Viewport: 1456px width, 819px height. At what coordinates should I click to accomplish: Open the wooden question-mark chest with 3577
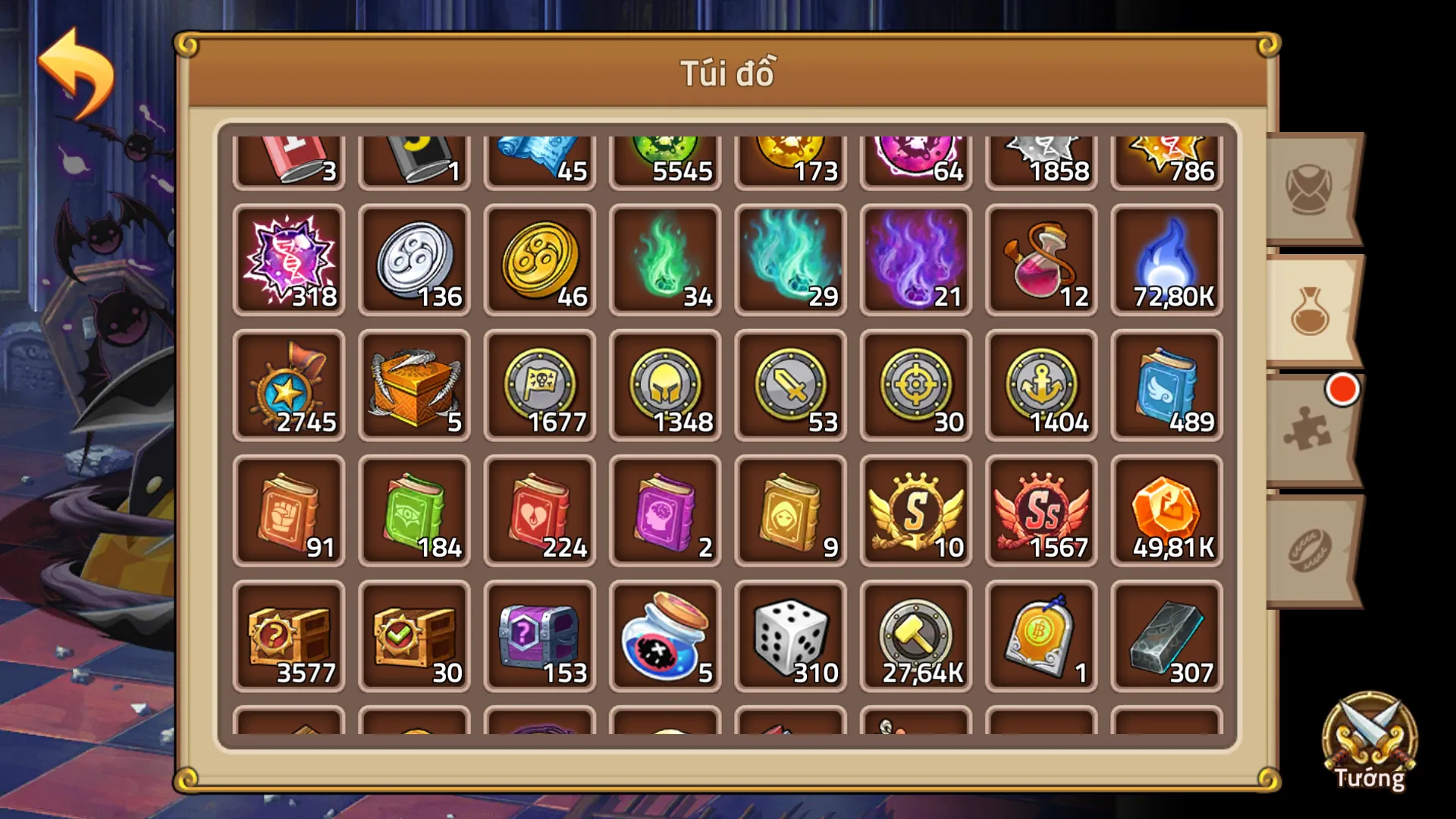tap(290, 637)
